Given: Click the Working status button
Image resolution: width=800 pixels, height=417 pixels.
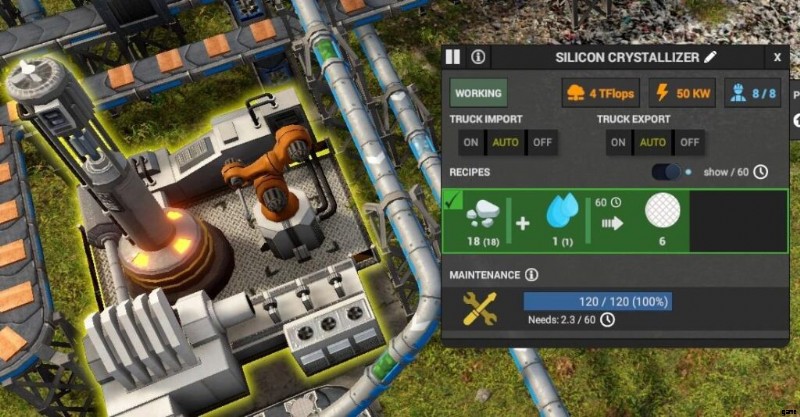Looking at the screenshot, I should (x=478, y=93).
